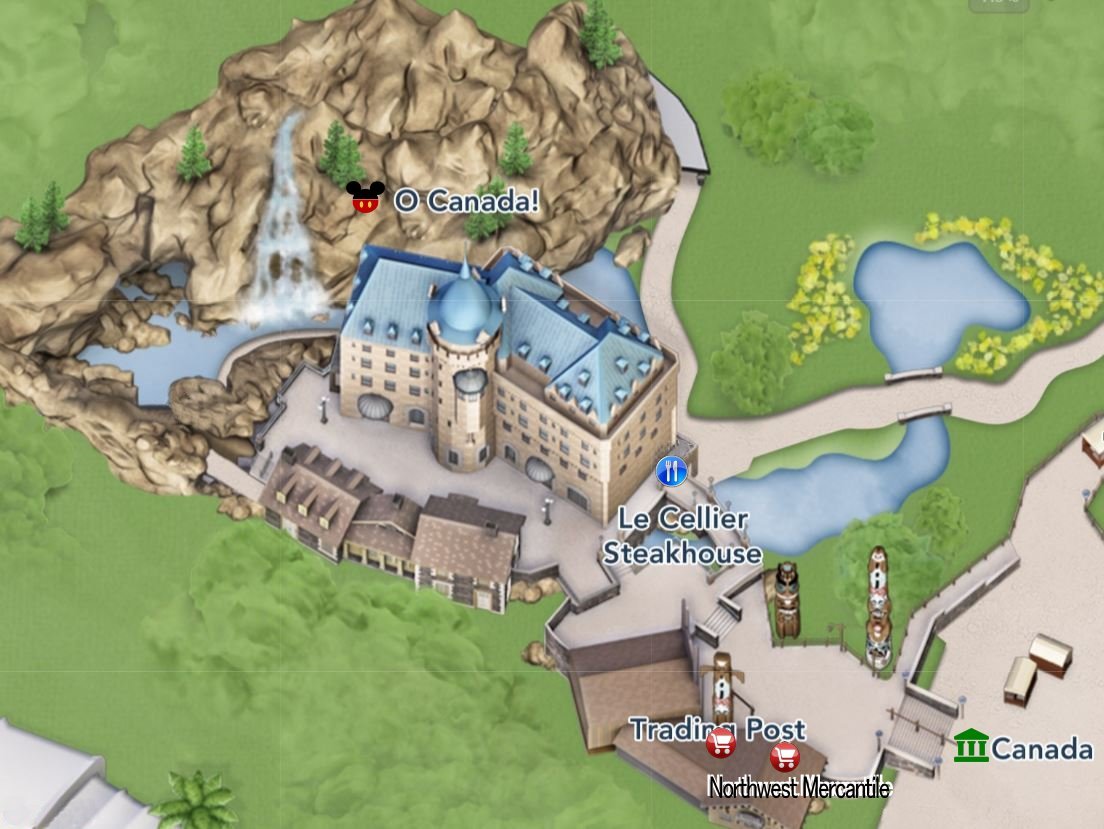
Task: Open the Le Cellier Steakhouse dining marker
Action: (x=671, y=471)
